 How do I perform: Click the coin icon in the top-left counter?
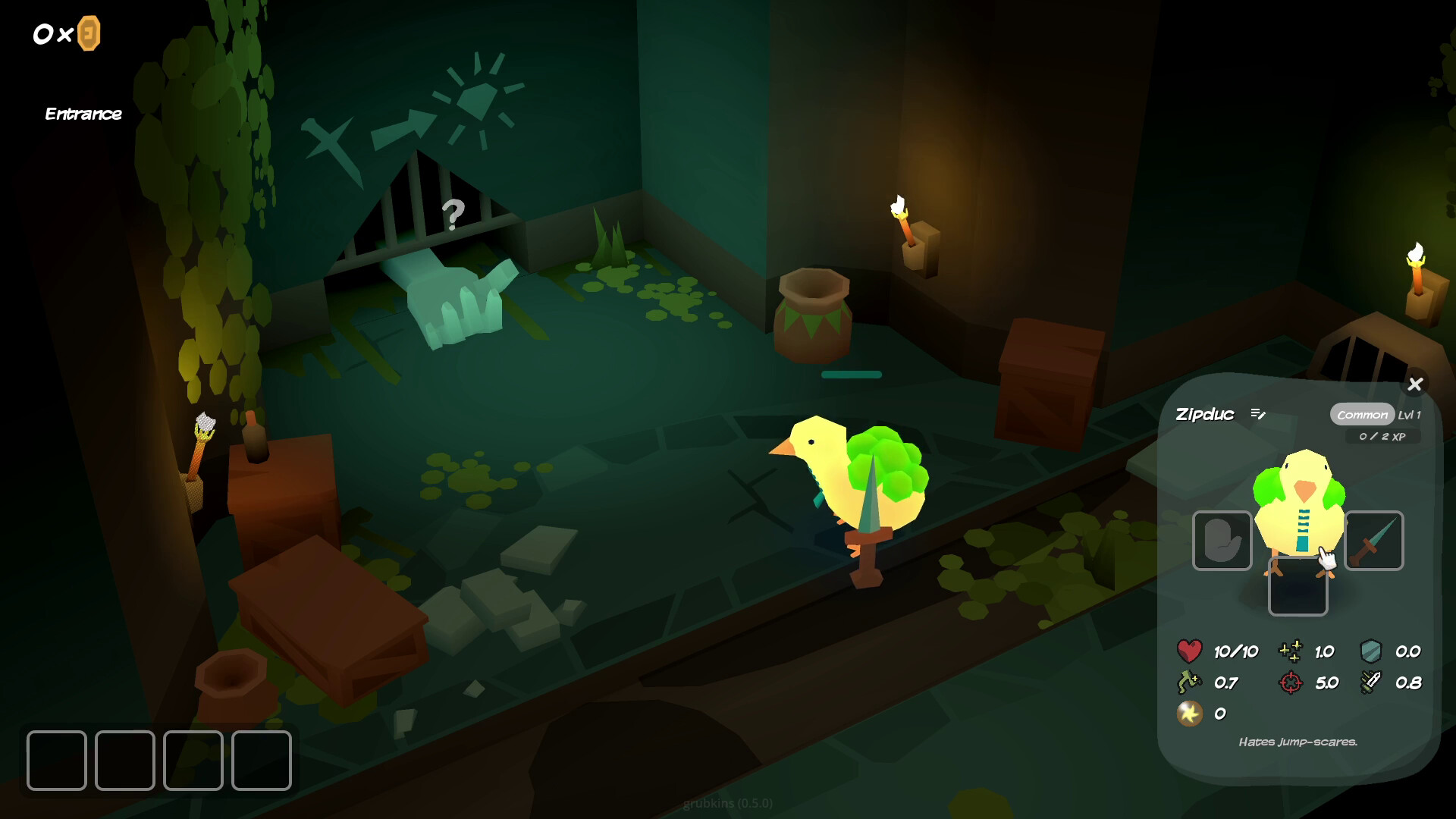point(89,33)
